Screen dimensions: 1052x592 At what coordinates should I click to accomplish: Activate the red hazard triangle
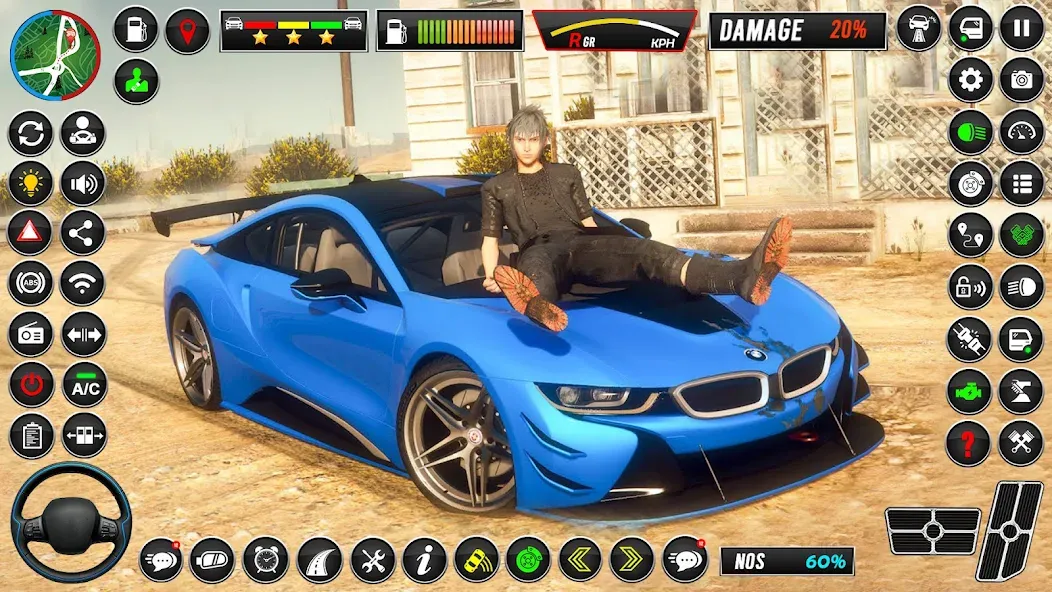click(x=30, y=233)
